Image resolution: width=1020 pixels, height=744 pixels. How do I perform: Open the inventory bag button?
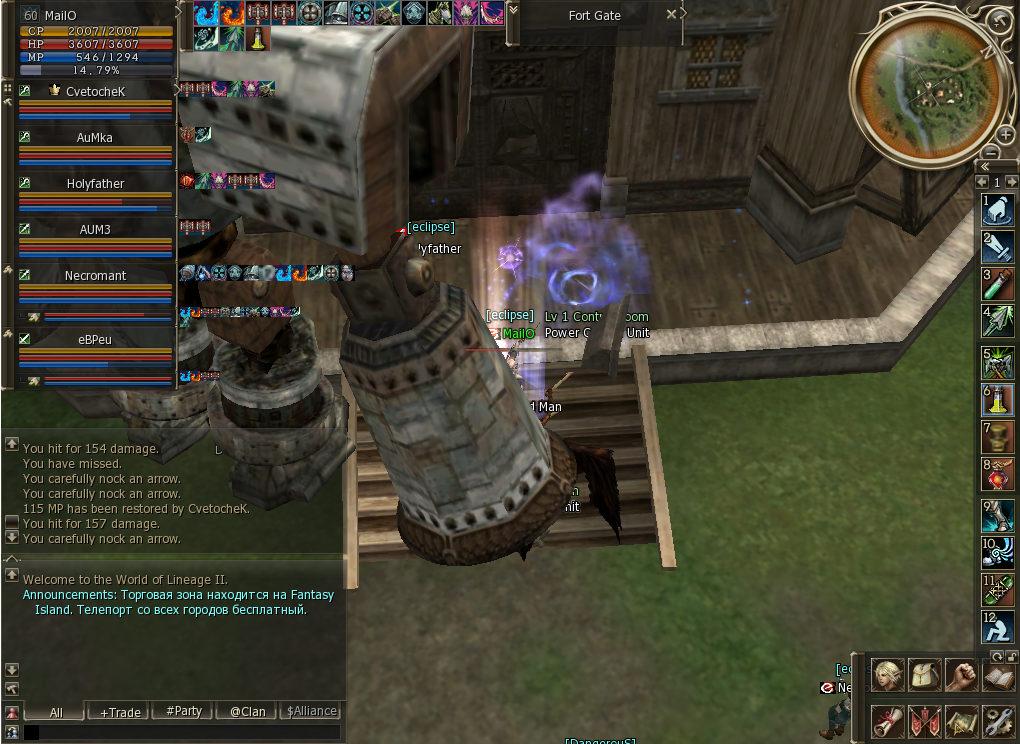925,675
